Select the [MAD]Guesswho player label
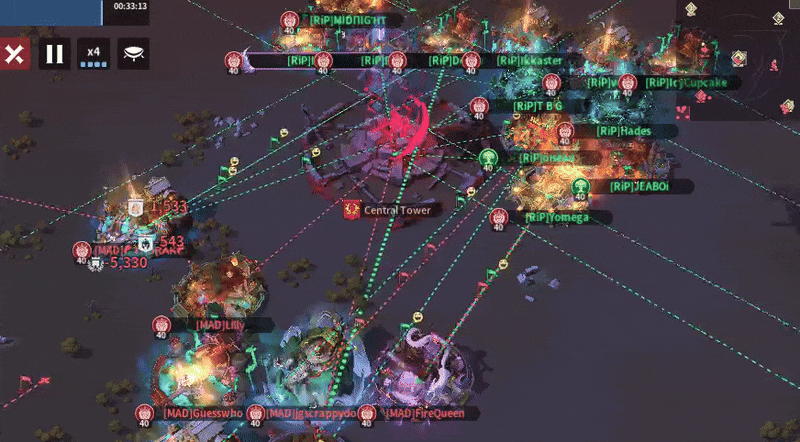Viewport: 800px width, 442px height. tap(202, 413)
